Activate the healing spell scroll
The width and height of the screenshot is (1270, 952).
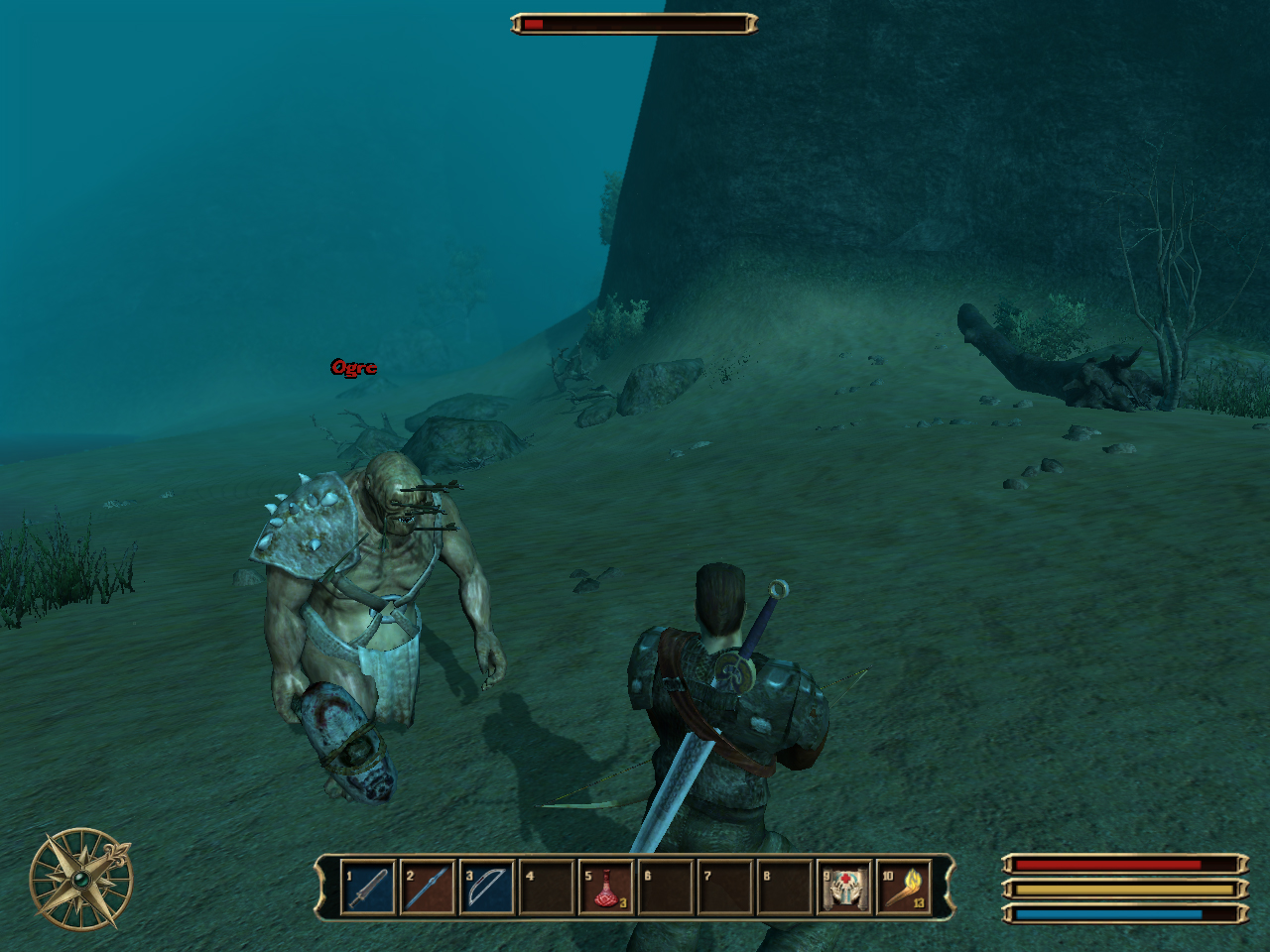[x=844, y=888]
